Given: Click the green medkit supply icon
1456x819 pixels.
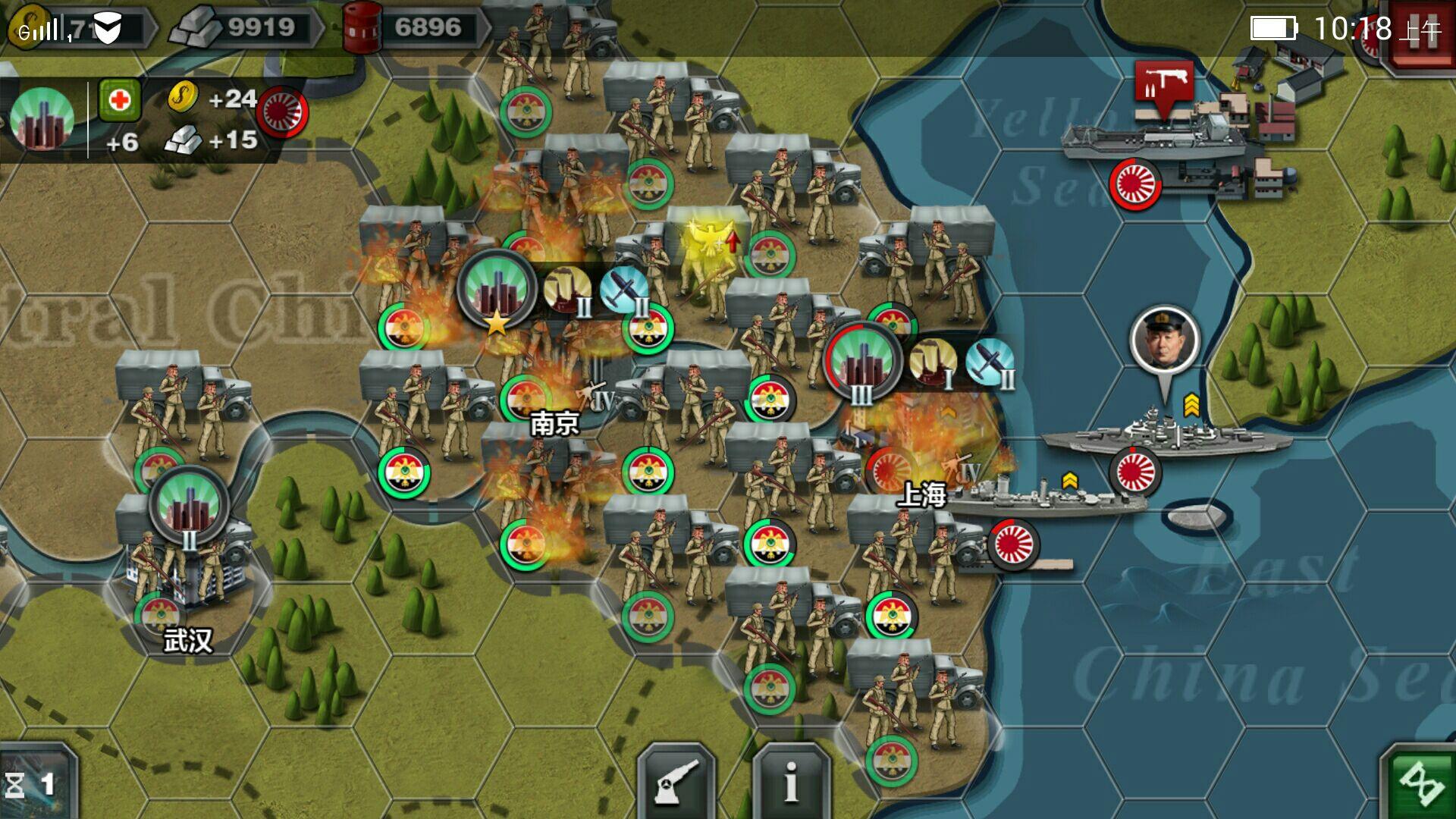Looking at the screenshot, I should click(x=120, y=100).
